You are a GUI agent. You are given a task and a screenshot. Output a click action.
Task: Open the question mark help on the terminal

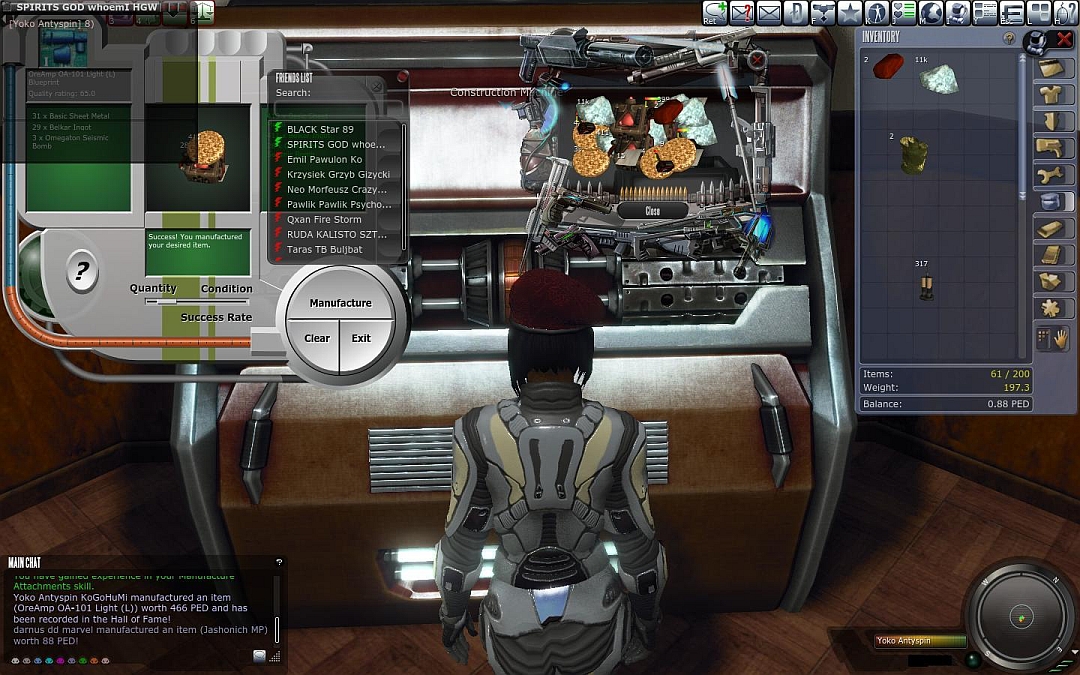[82, 270]
